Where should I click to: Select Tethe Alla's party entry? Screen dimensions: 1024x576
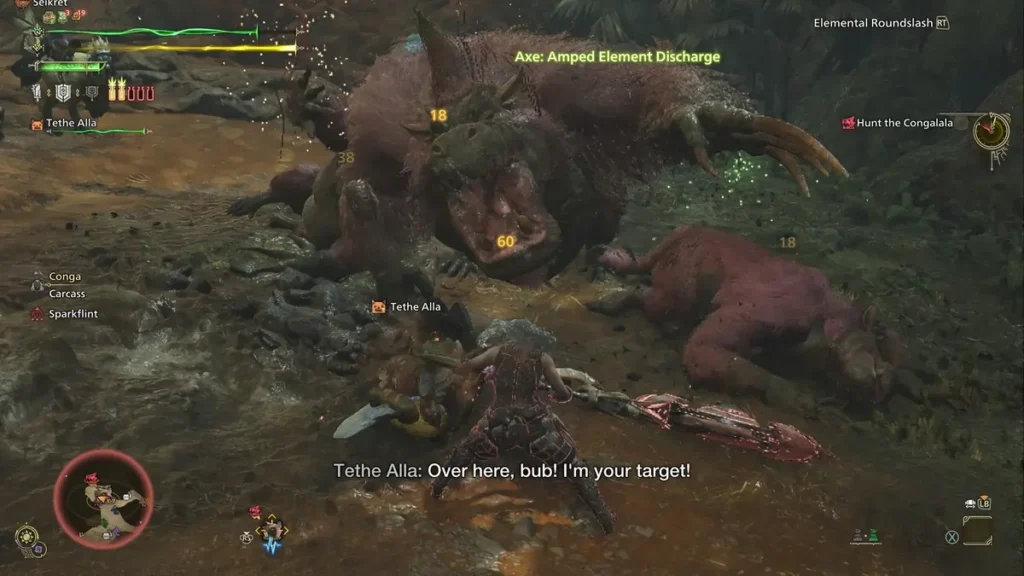72,123
